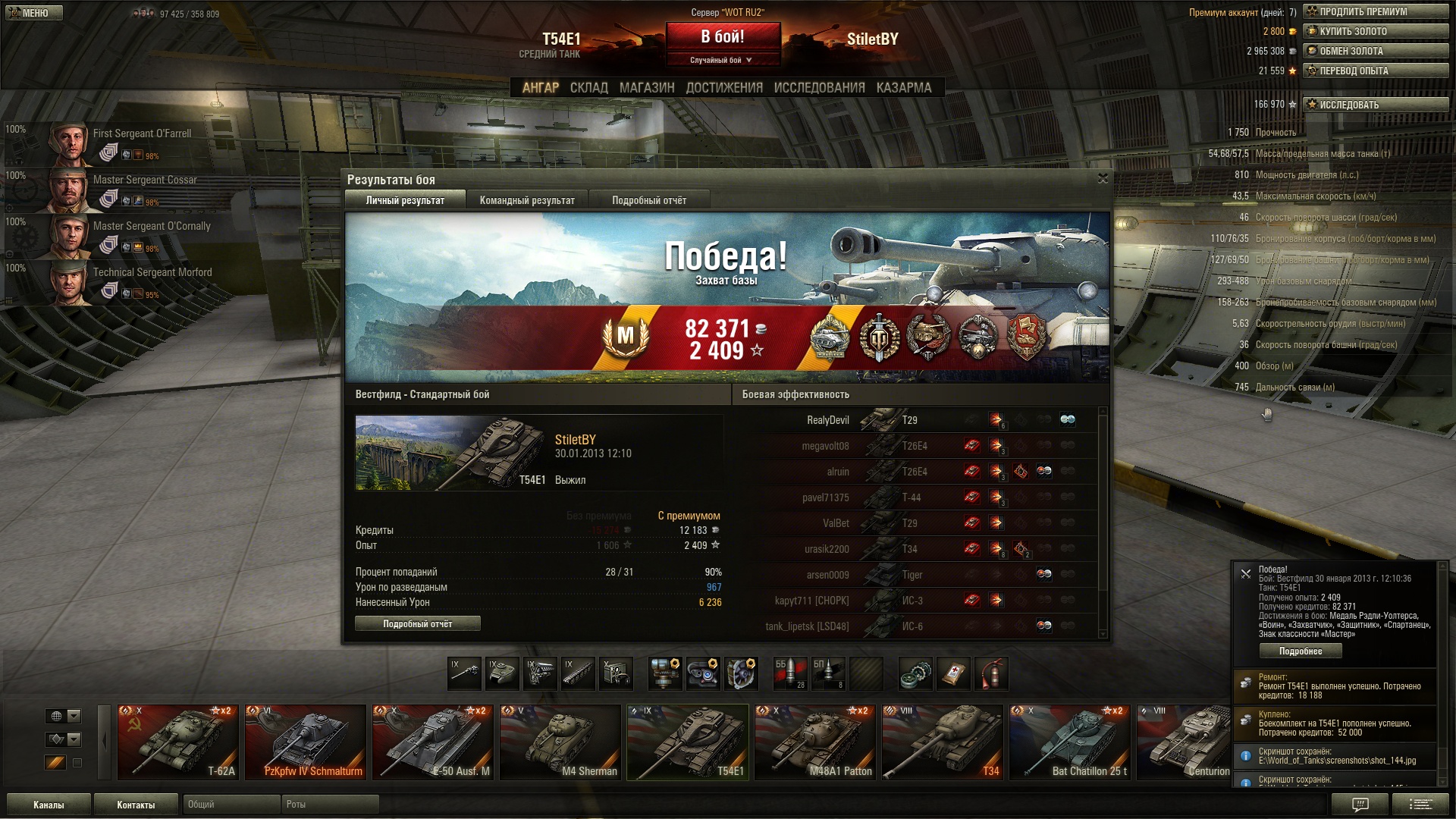Select the E-50 Ausf. M tank
Screen dimensions: 1456x819
432,742
